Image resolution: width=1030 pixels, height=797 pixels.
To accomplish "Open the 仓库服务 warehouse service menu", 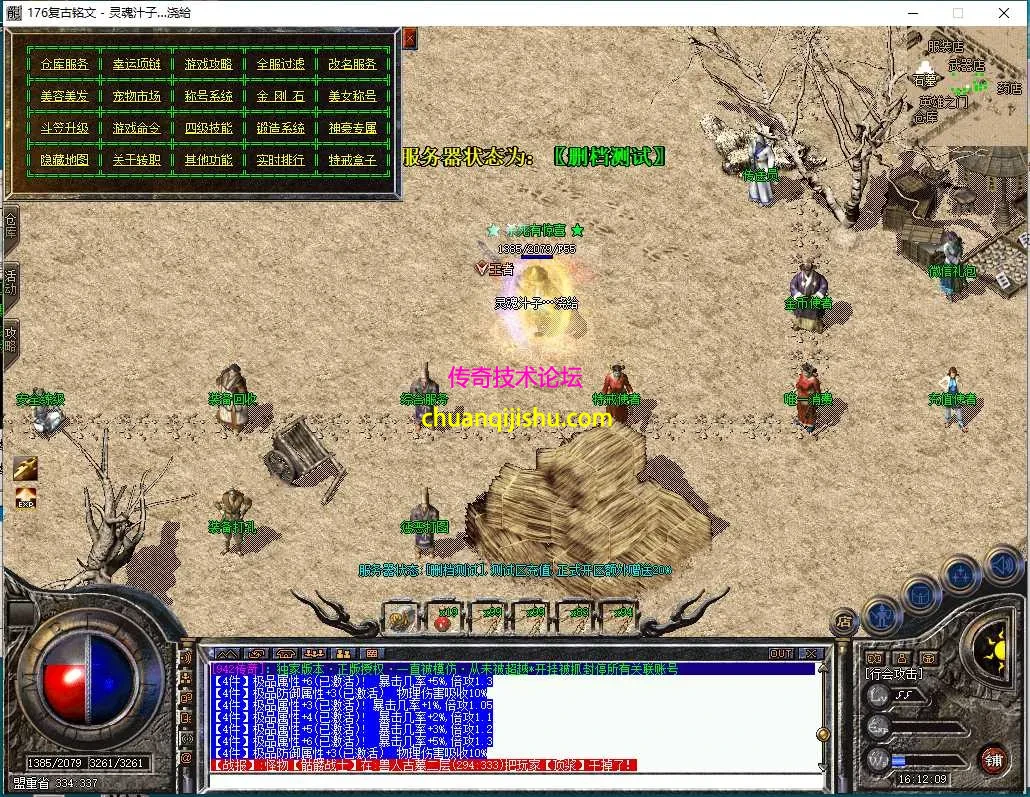I will (64, 64).
